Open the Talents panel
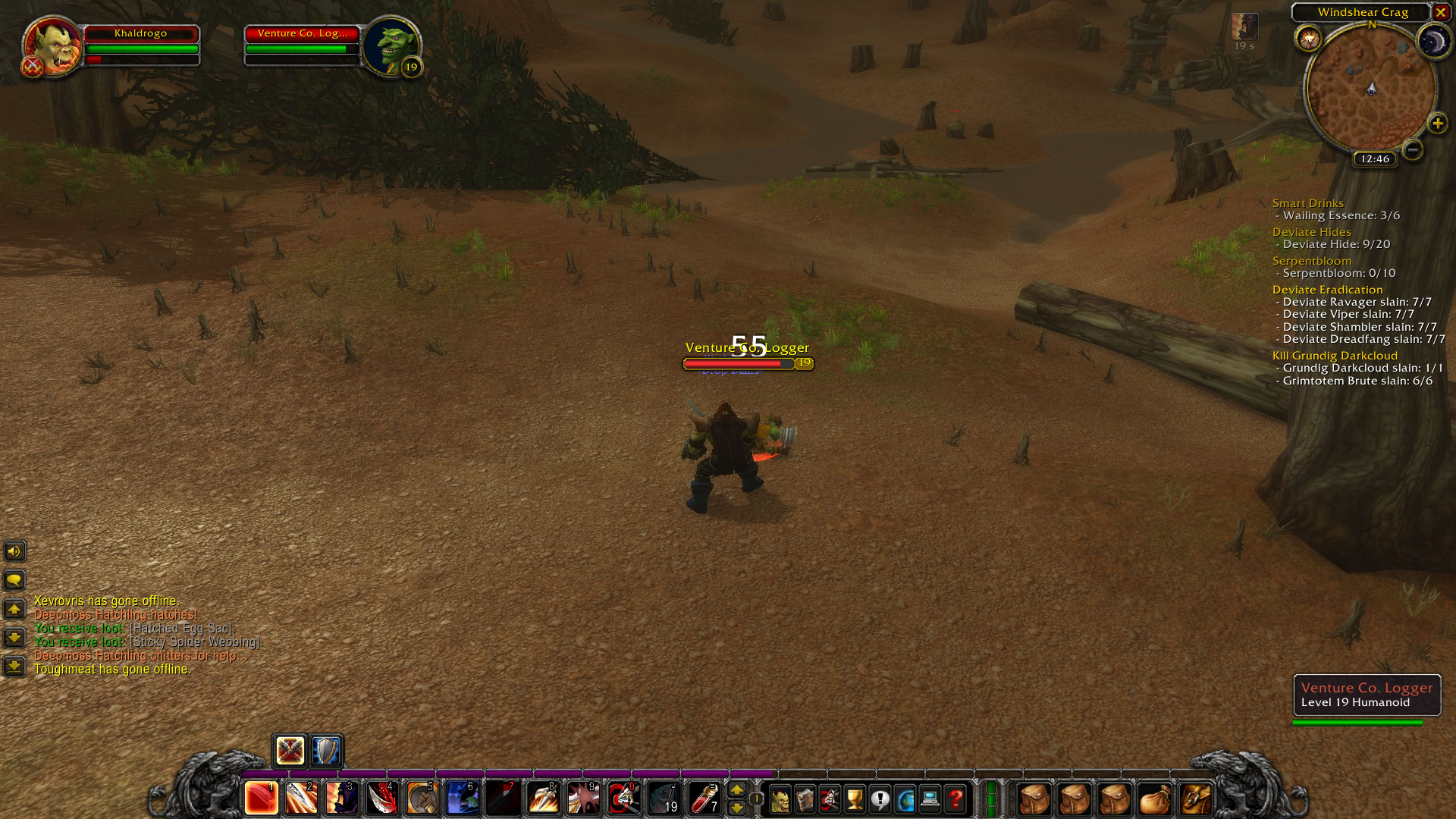This screenshot has width=1456, height=819. [829, 798]
